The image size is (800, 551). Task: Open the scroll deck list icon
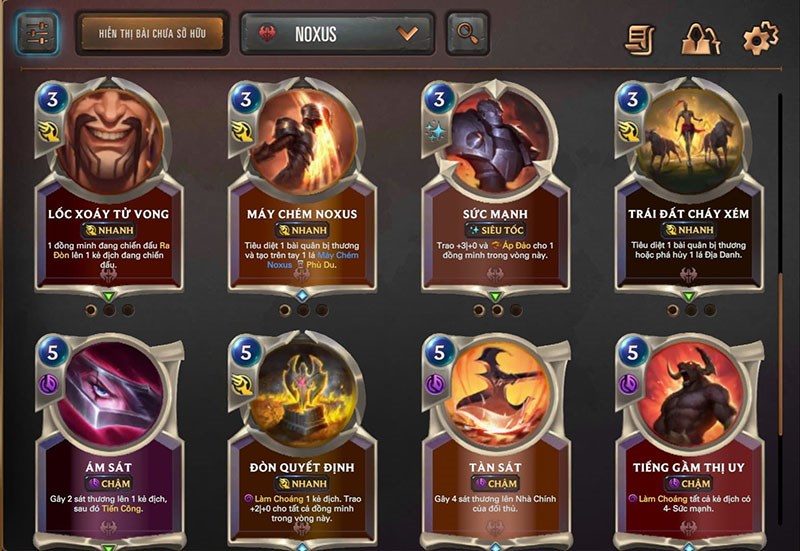coord(641,39)
